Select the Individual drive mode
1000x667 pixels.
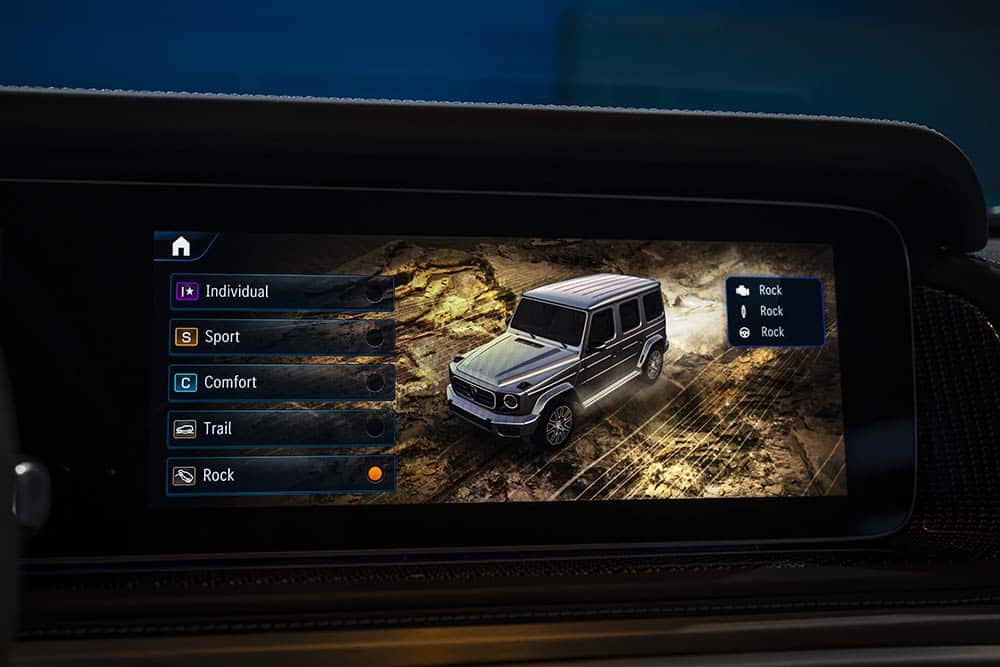(x=282, y=292)
